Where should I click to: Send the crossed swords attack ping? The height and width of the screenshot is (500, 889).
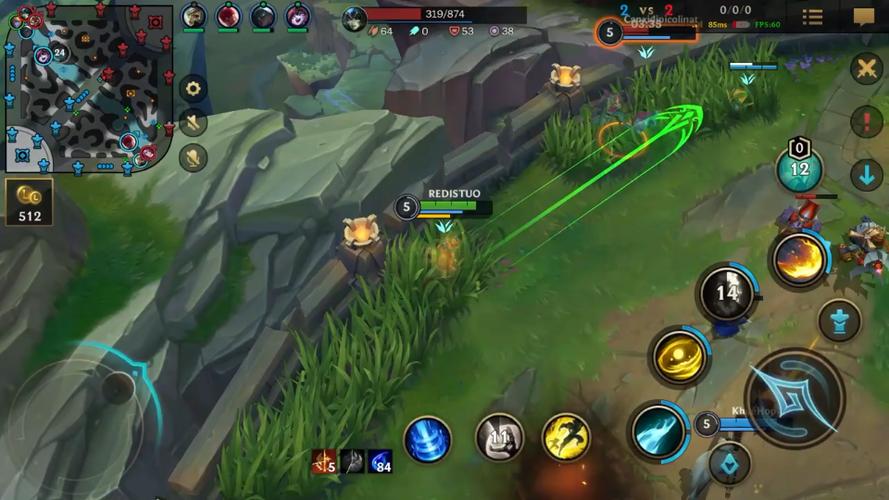pos(866,68)
